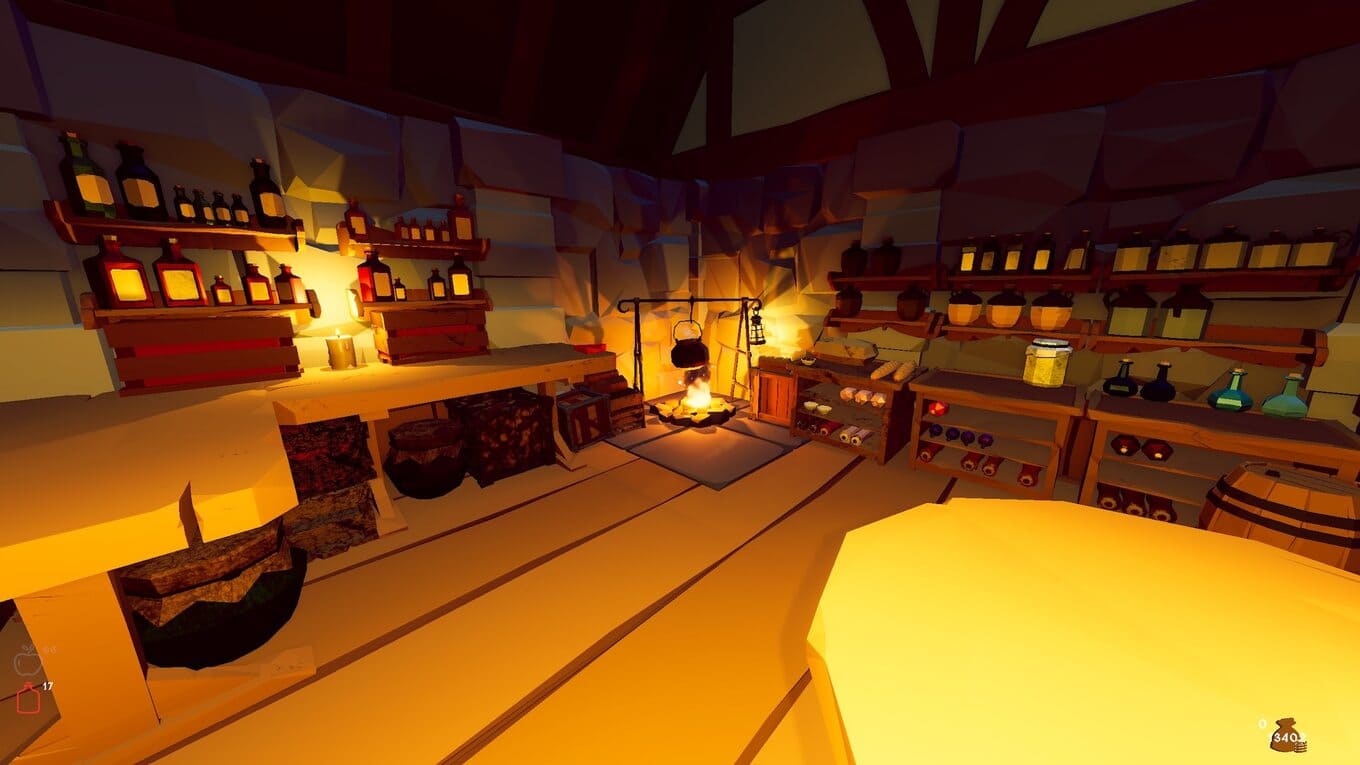Click the coin bag money icon
This screenshot has width=1360, height=765.
(1284, 735)
